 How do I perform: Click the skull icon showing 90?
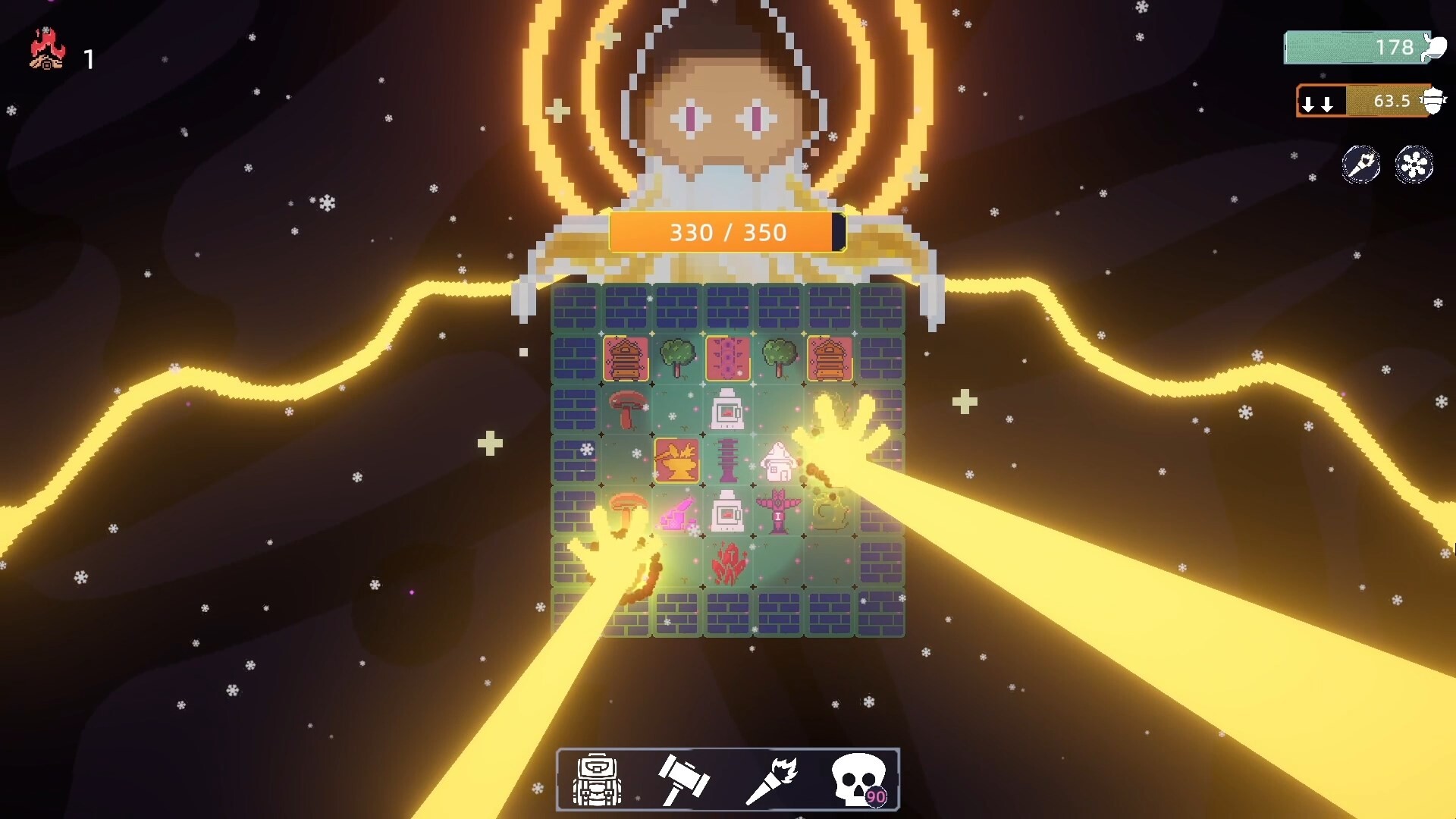click(859, 777)
